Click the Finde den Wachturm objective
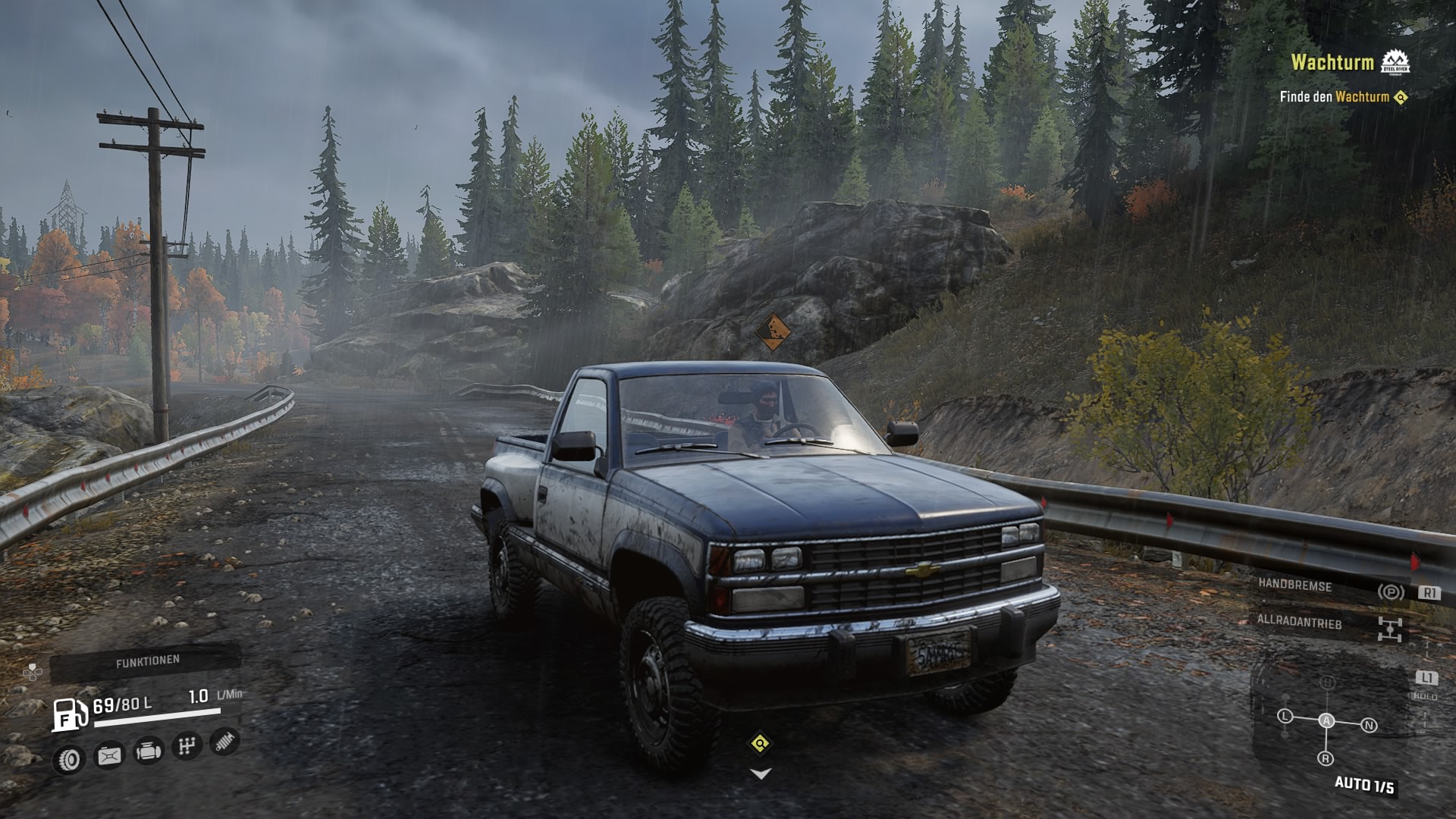Viewport: 1456px width, 819px height. click(x=1342, y=97)
